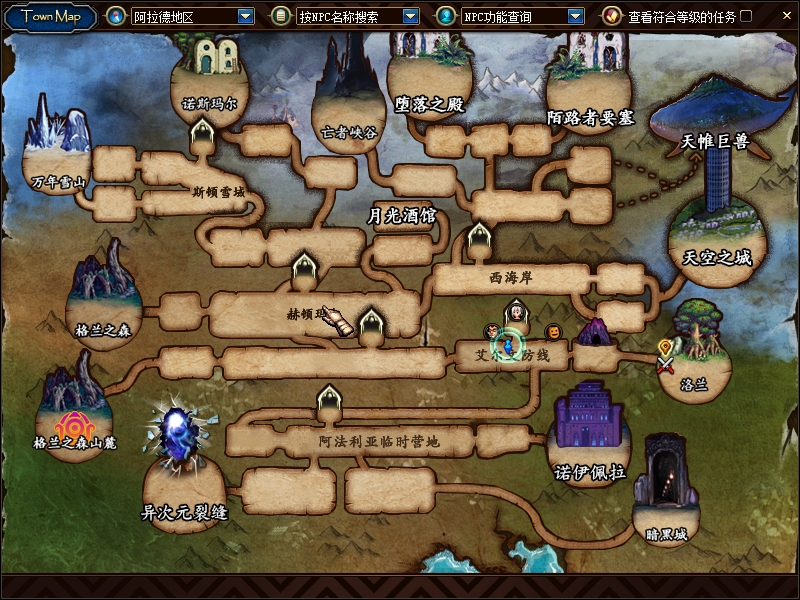Open the 按NPC名称搜索 dropdown

[x=410, y=16]
